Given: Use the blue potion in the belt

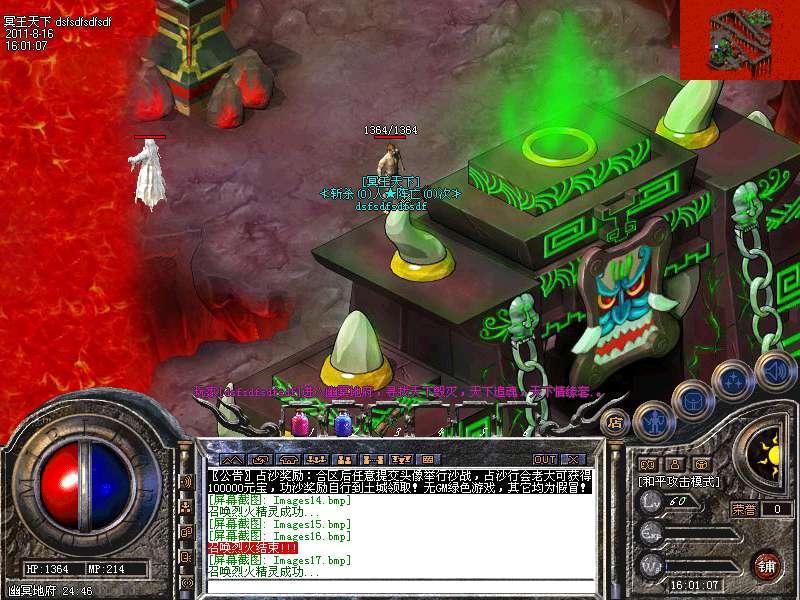Looking at the screenshot, I should (343, 424).
